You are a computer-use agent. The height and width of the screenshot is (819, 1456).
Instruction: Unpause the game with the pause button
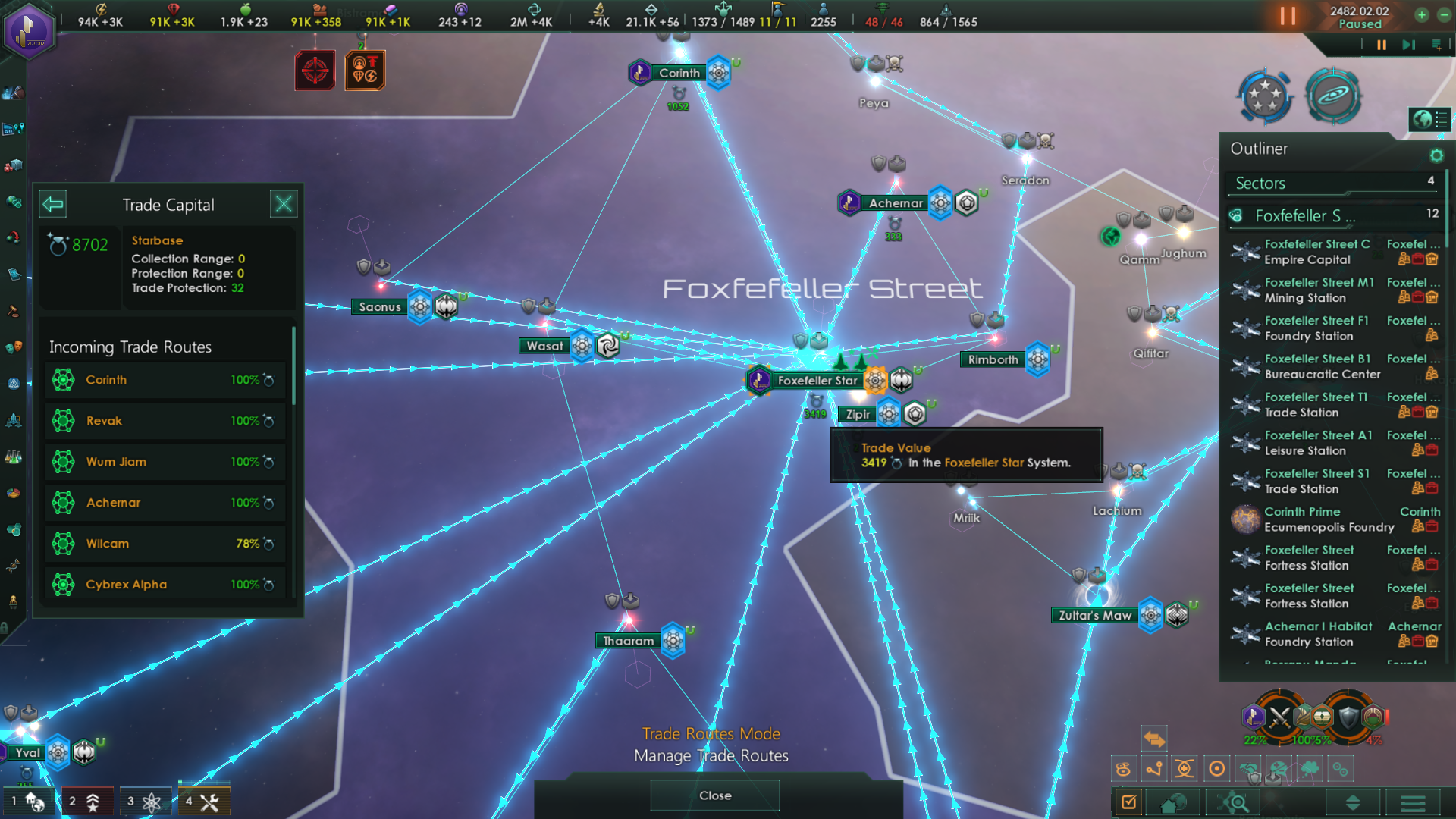pos(1288,15)
